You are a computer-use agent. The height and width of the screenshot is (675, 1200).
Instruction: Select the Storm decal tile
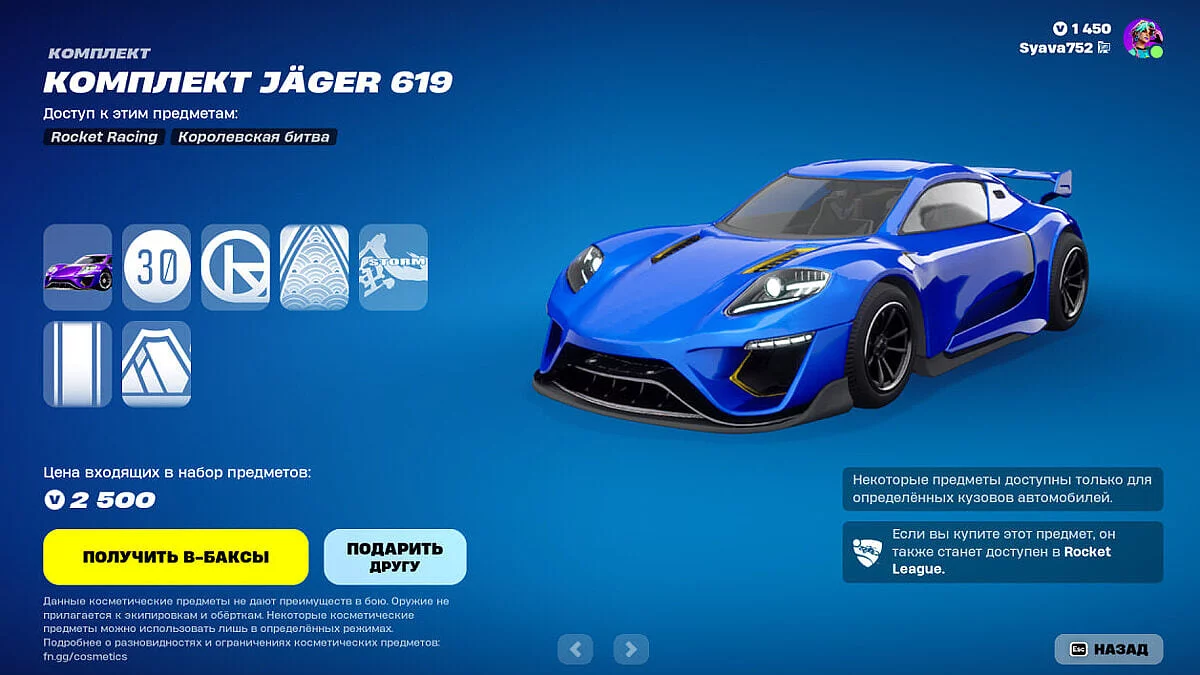pyautogui.click(x=393, y=265)
